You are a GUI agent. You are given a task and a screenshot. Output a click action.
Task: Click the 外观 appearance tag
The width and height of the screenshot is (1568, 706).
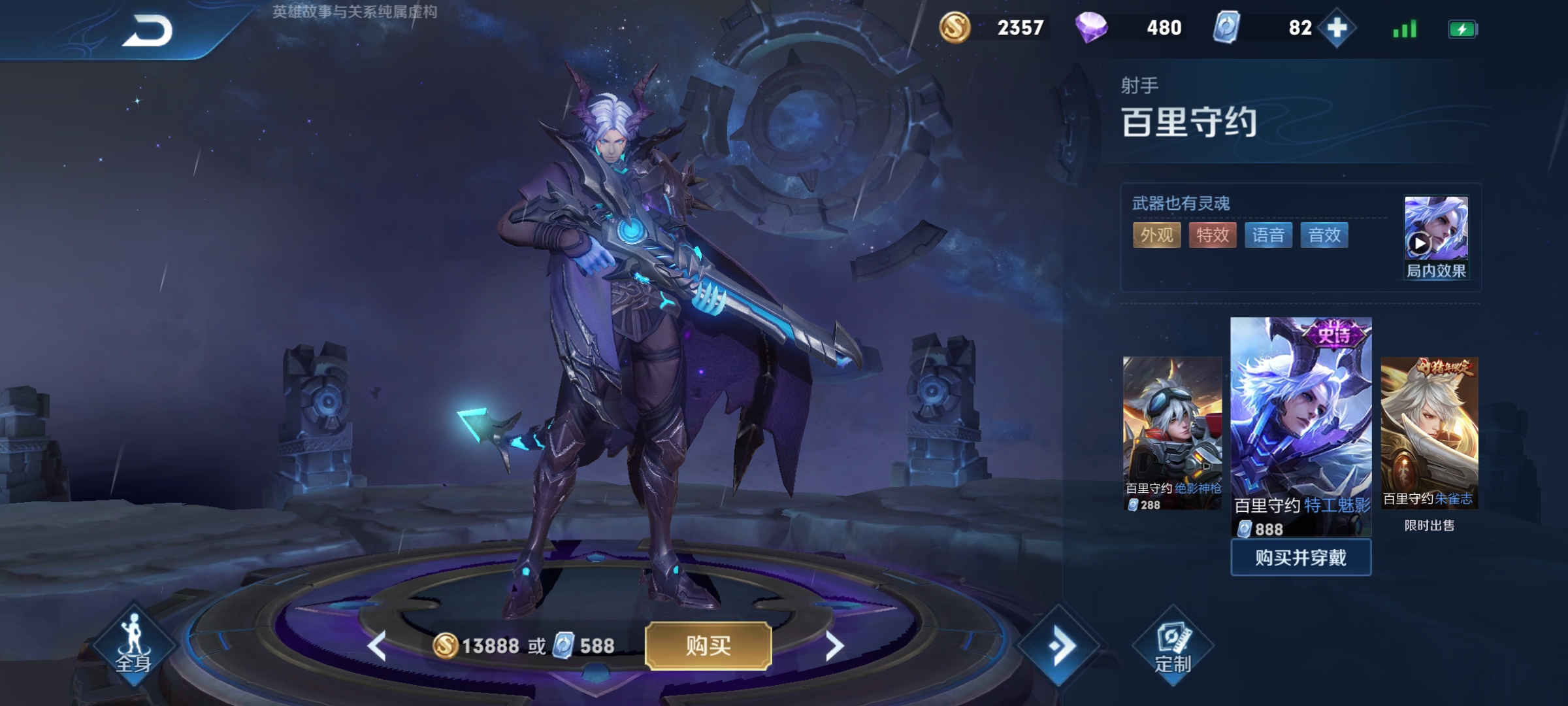pyautogui.click(x=1156, y=235)
